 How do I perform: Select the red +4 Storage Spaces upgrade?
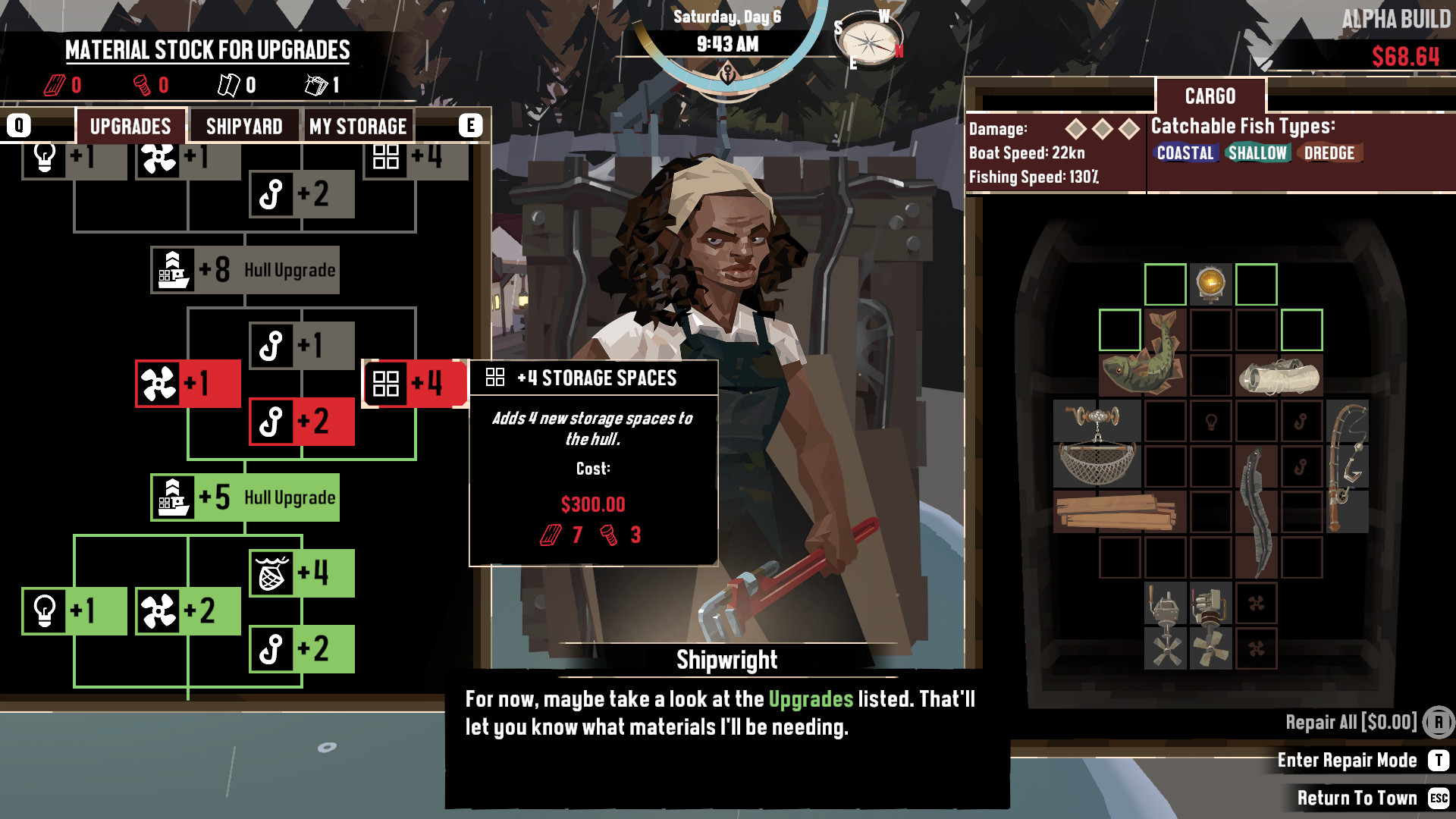point(409,384)
